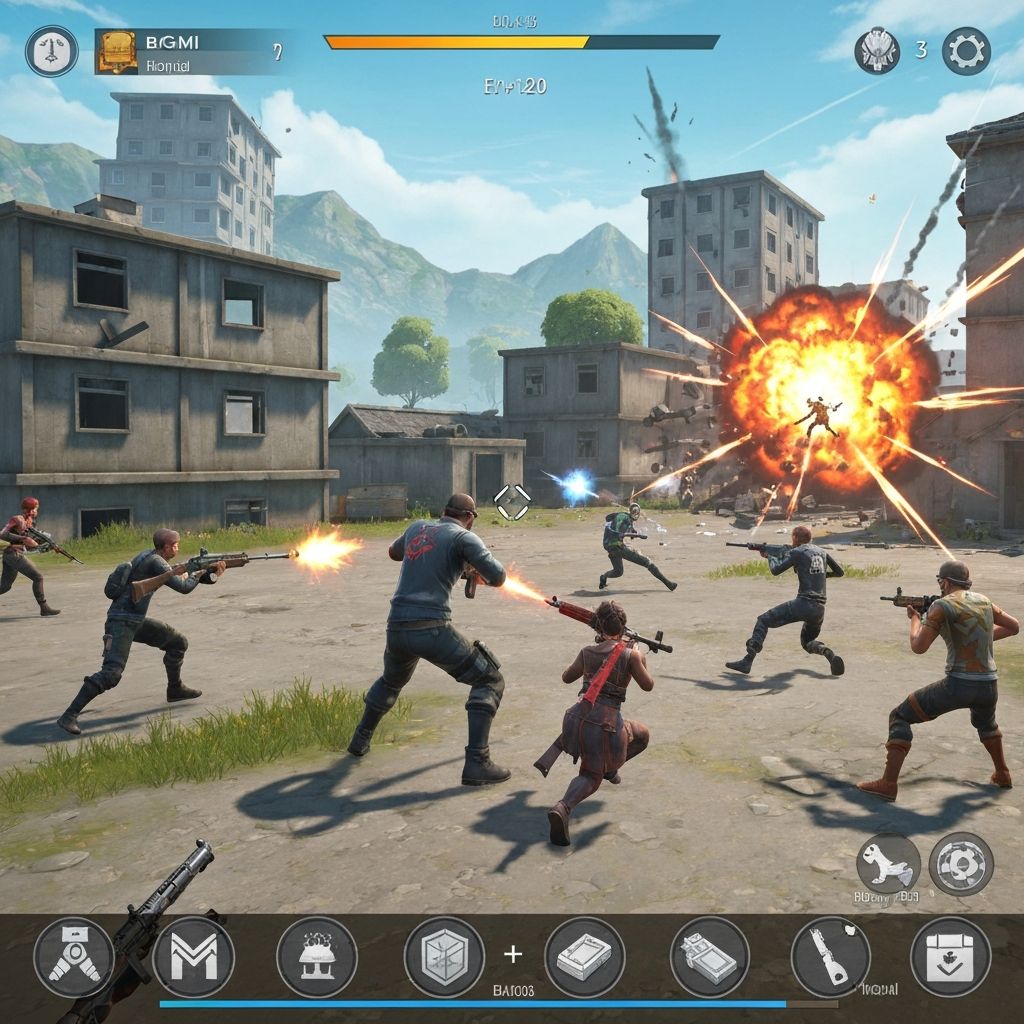Screen dimensions: 1024x1024
Task: Activate the round target wheel button
Action: pos(961,863)
